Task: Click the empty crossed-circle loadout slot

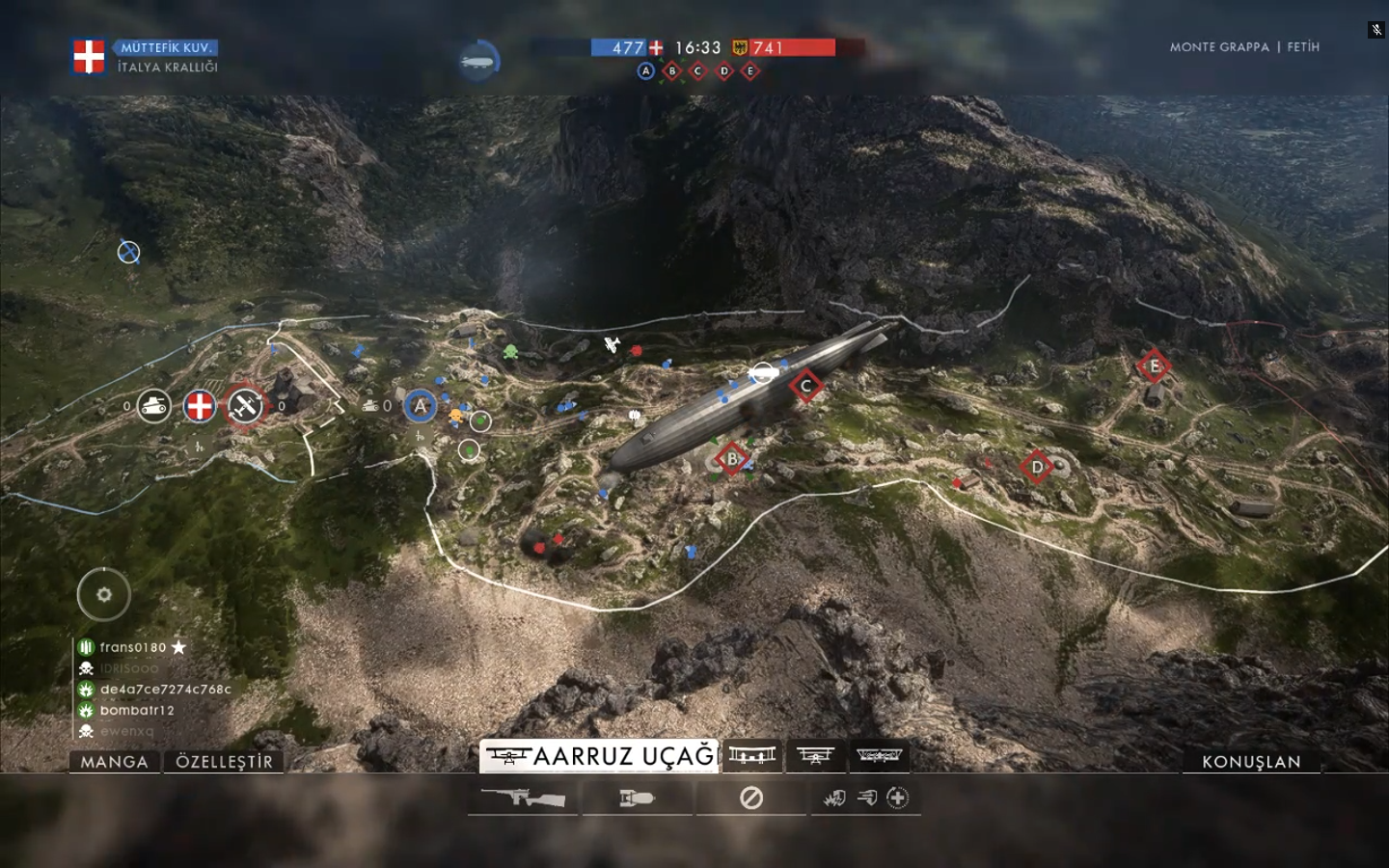Action: click(x=751, y=799)
